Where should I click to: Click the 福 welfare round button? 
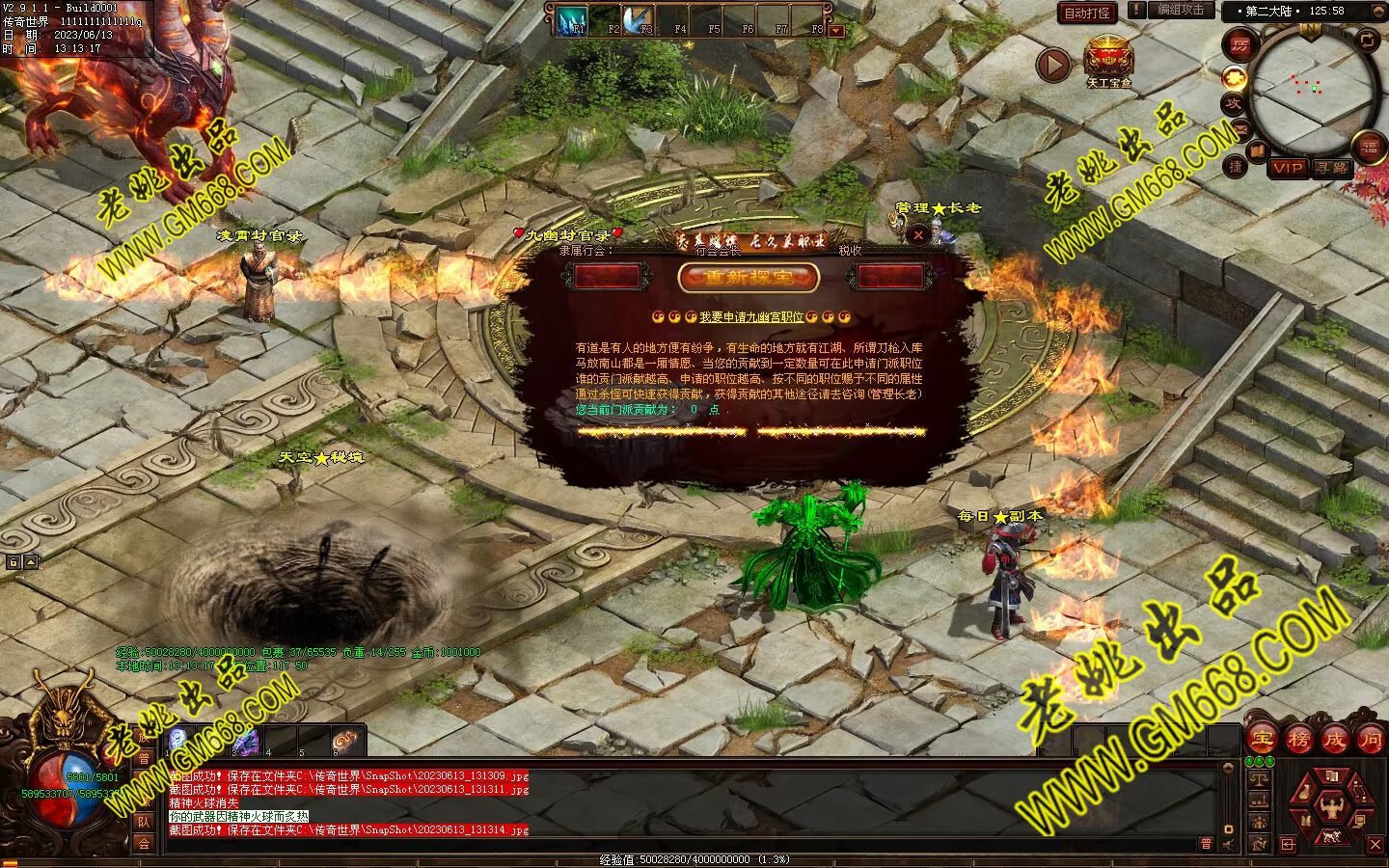click(1369, 147)
